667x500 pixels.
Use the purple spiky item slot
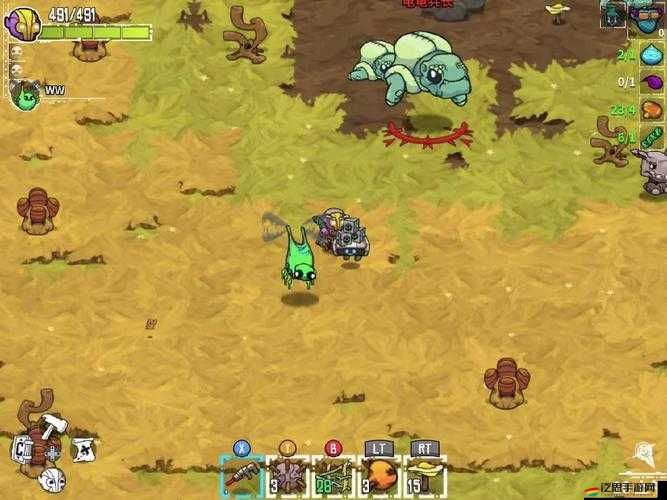(x=288, y=476)
